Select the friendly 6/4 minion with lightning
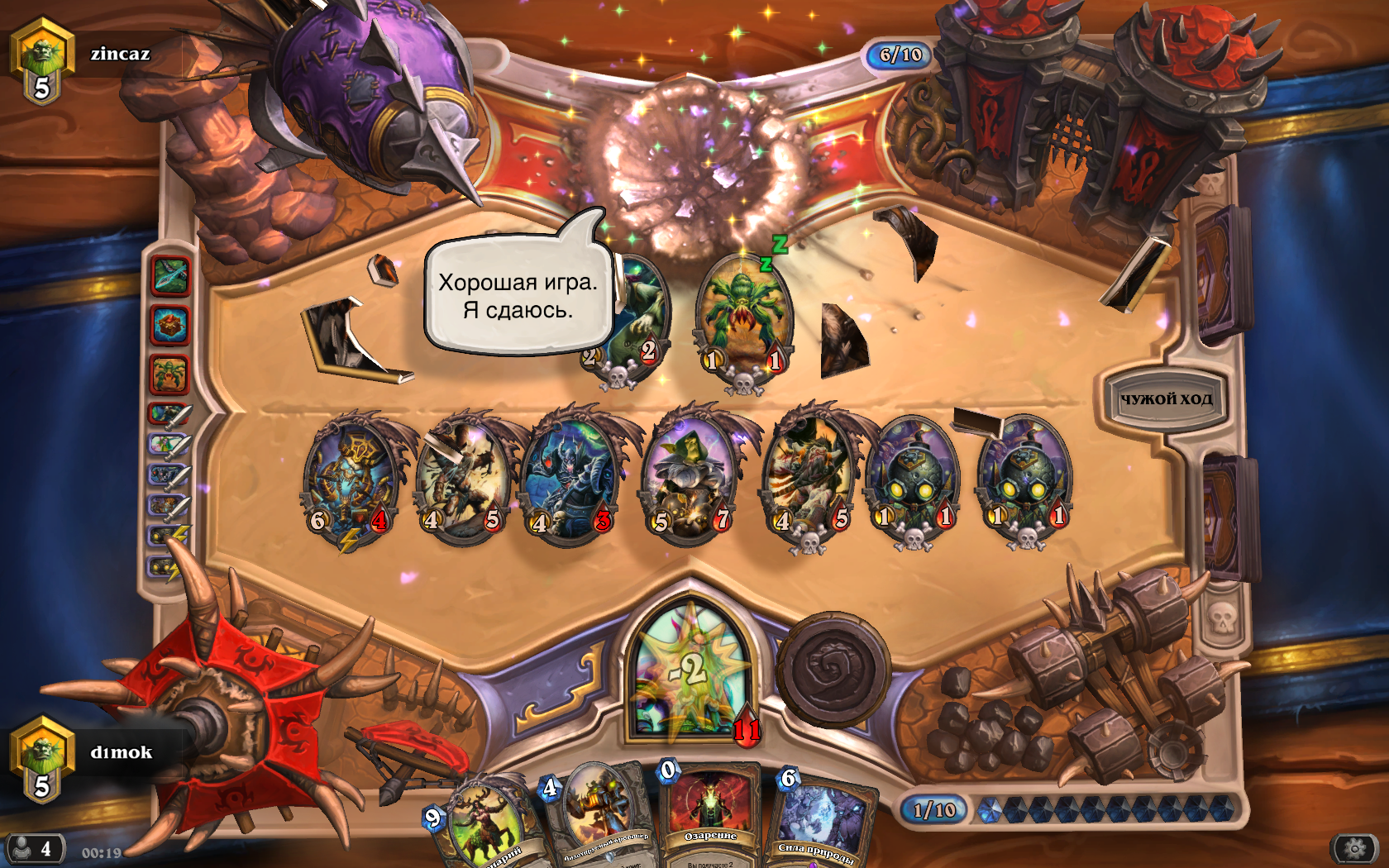1389x868 pixels. coord(349,479)
